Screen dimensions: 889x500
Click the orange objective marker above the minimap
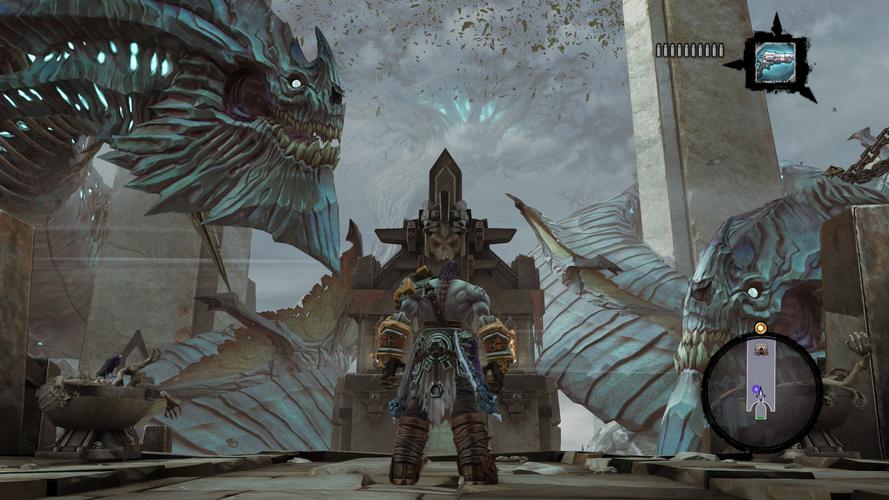coord(761,328)
